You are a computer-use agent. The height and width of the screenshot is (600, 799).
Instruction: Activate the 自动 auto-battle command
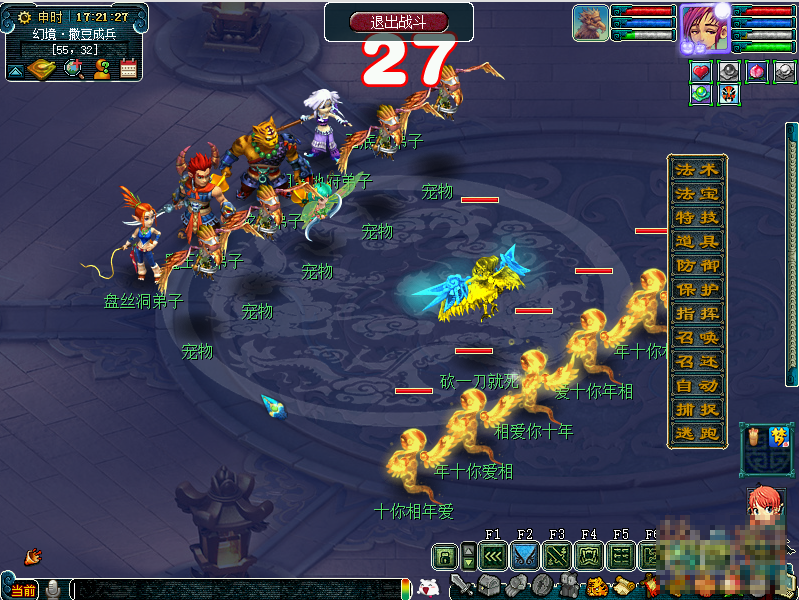(x=697, y=386)
